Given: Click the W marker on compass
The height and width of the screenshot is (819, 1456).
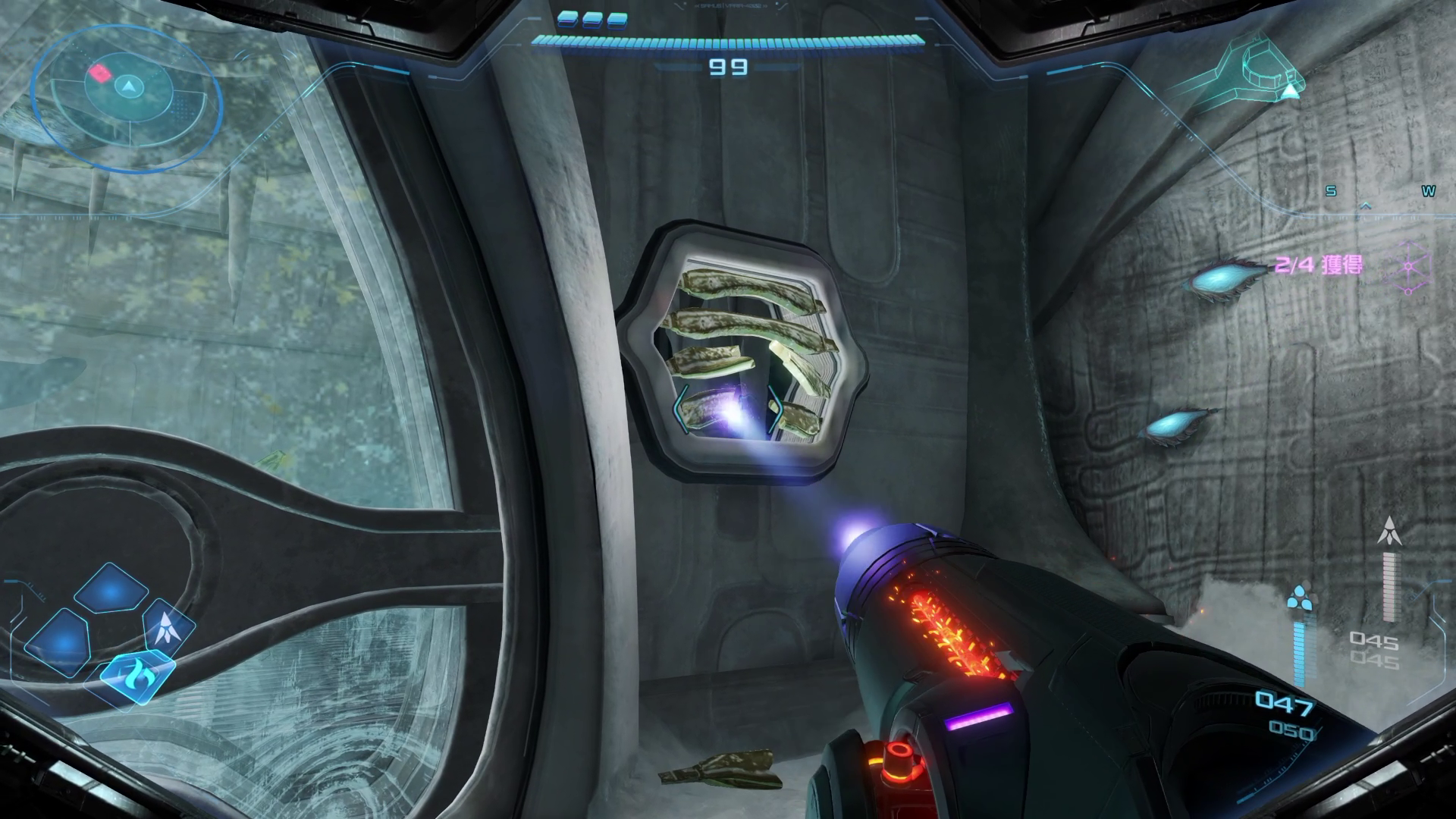Looking at the screenshot, I should 1428,192.
